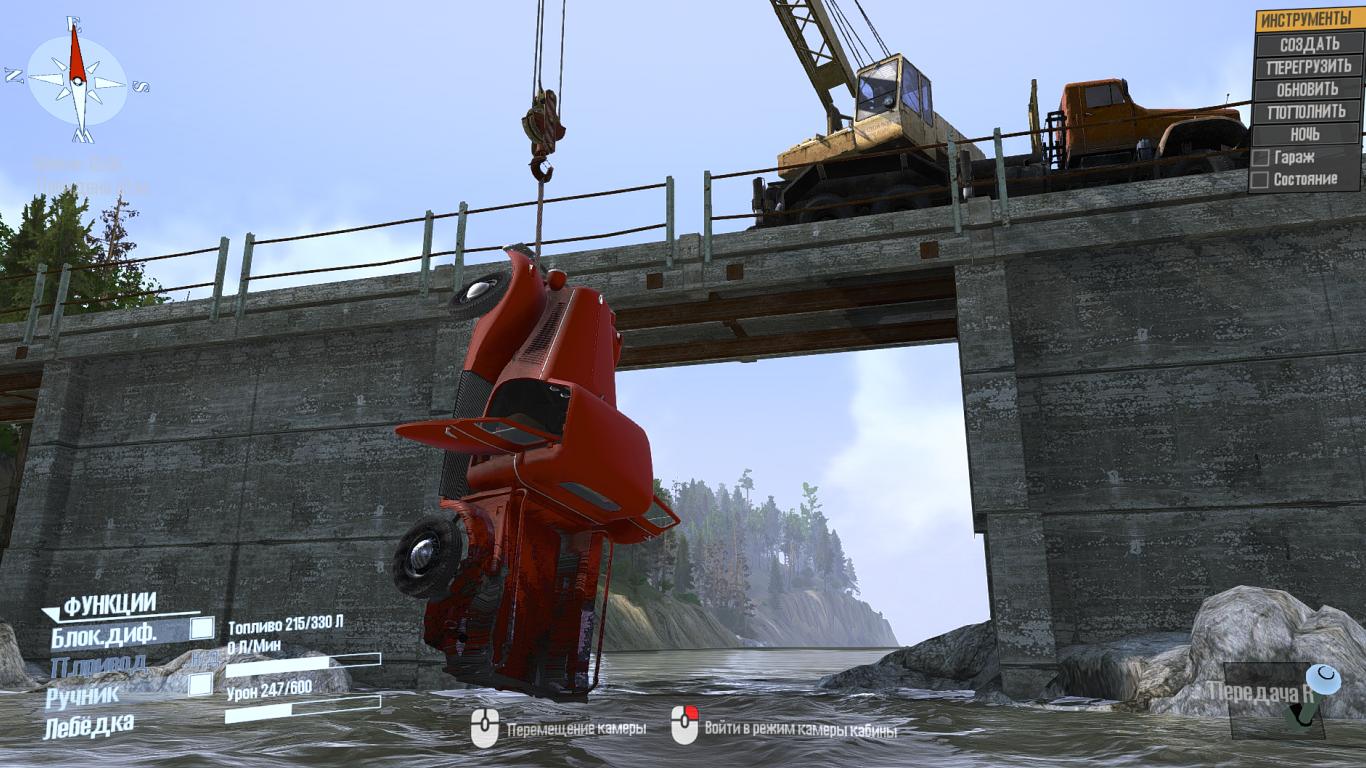
Task: Switch time with the НОЧЬ button
Action: coord(1308,134)
